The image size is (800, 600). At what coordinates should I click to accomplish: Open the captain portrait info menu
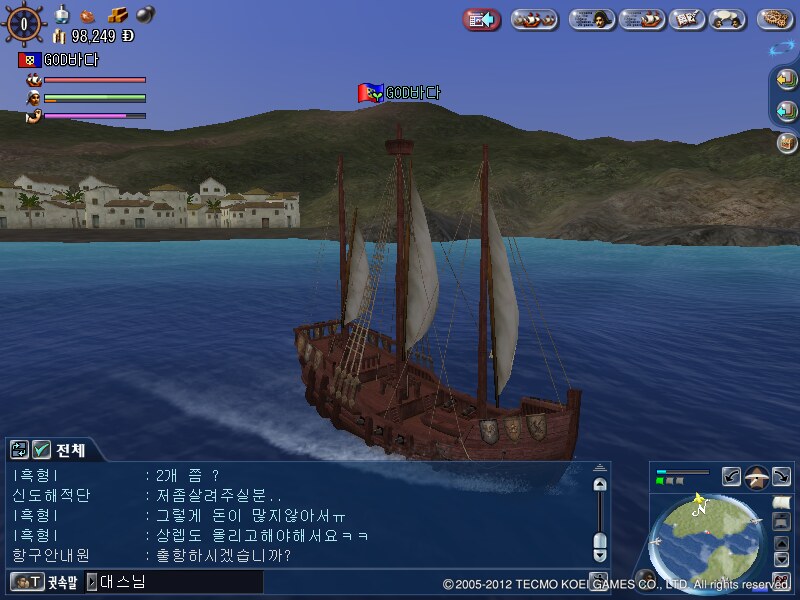pos(592,19)
